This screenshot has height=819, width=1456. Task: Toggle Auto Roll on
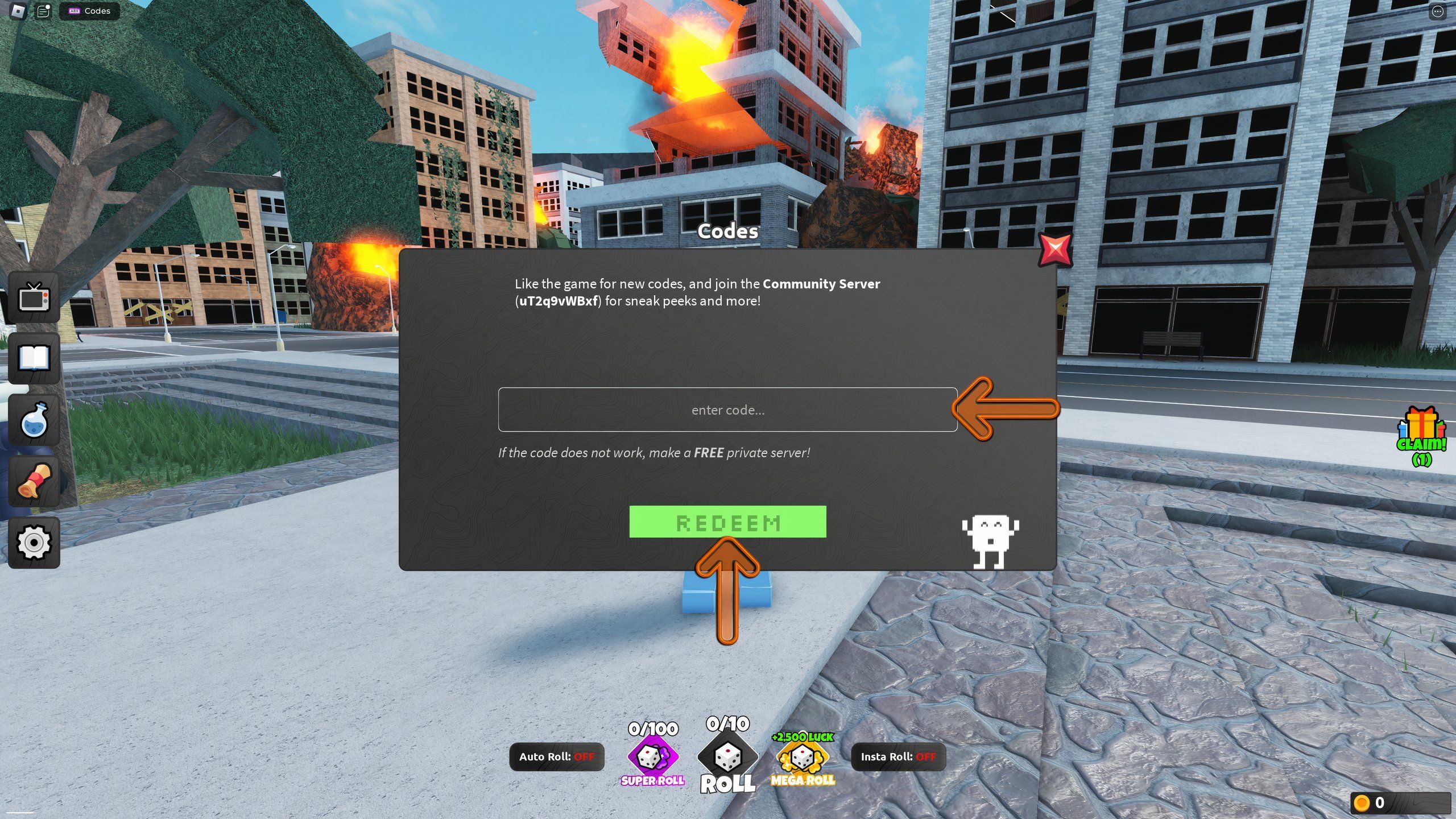click(x=557, y=756)
